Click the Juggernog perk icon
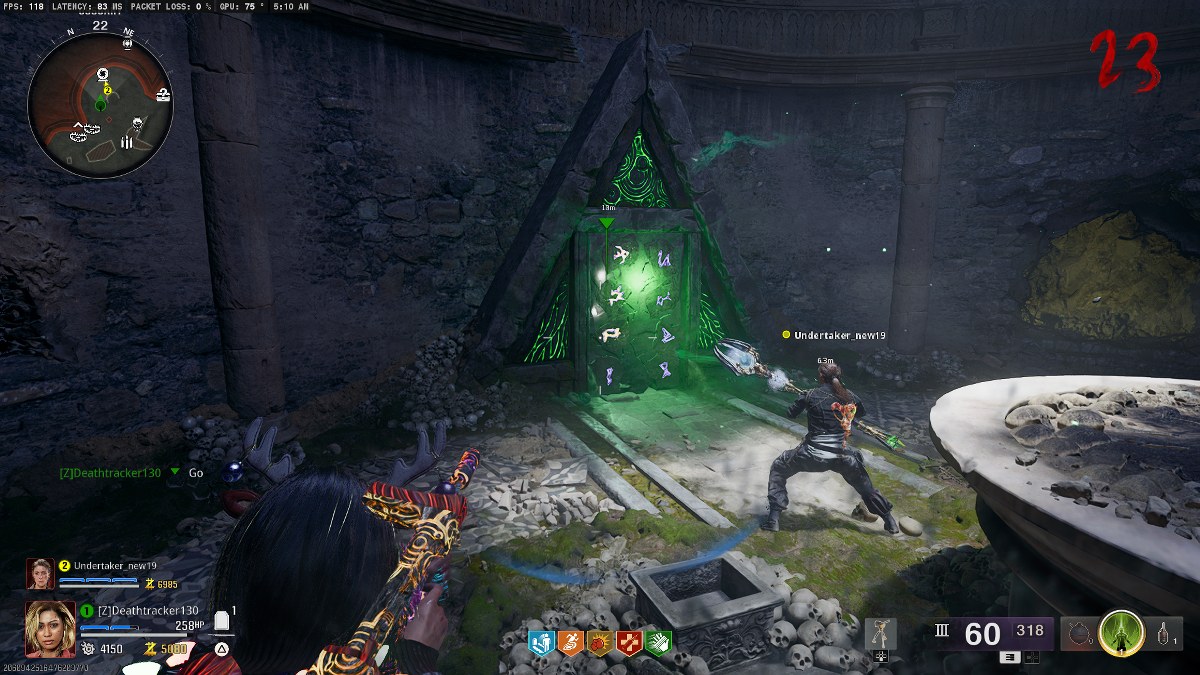 541,642
